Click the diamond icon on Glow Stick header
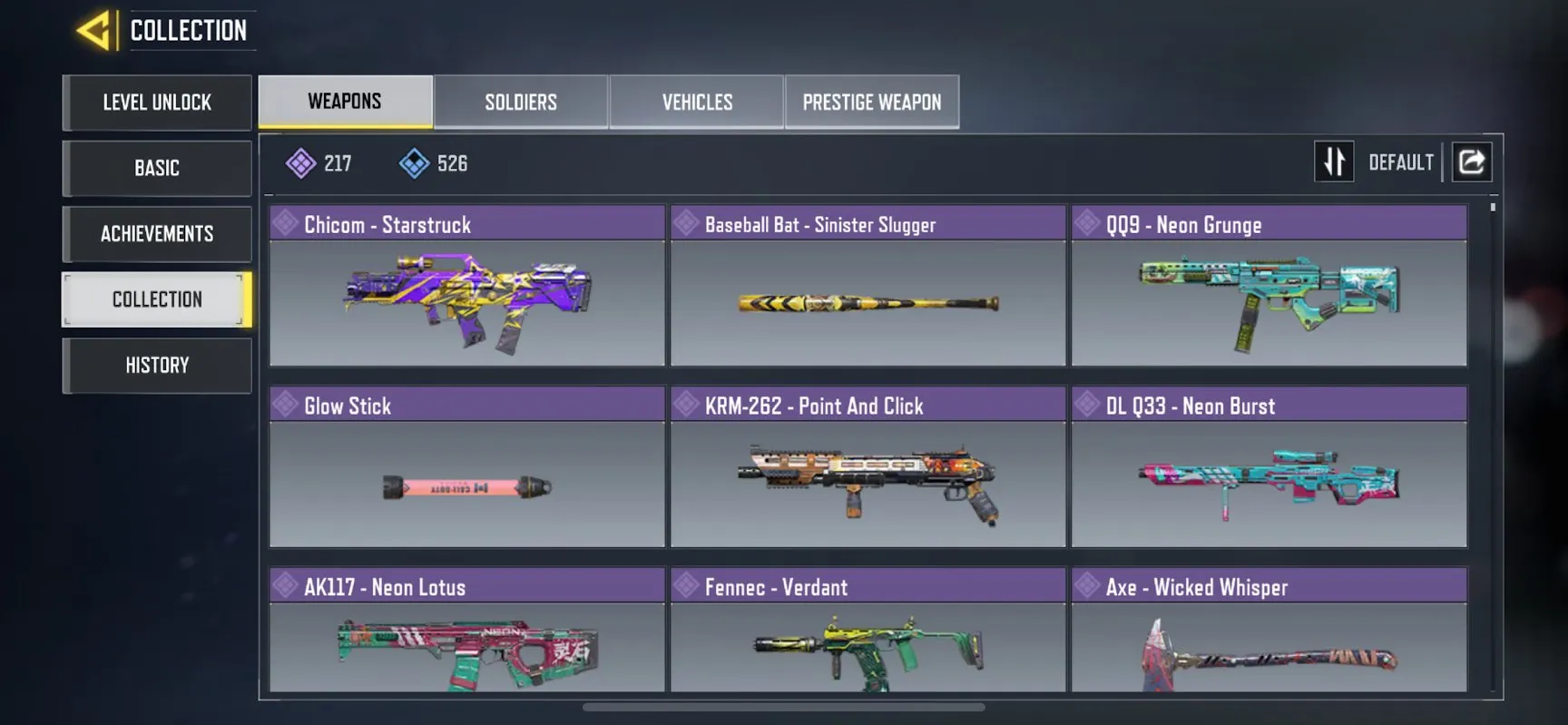Viewport: 1568px width, 725px height. (x=284, y=404)
